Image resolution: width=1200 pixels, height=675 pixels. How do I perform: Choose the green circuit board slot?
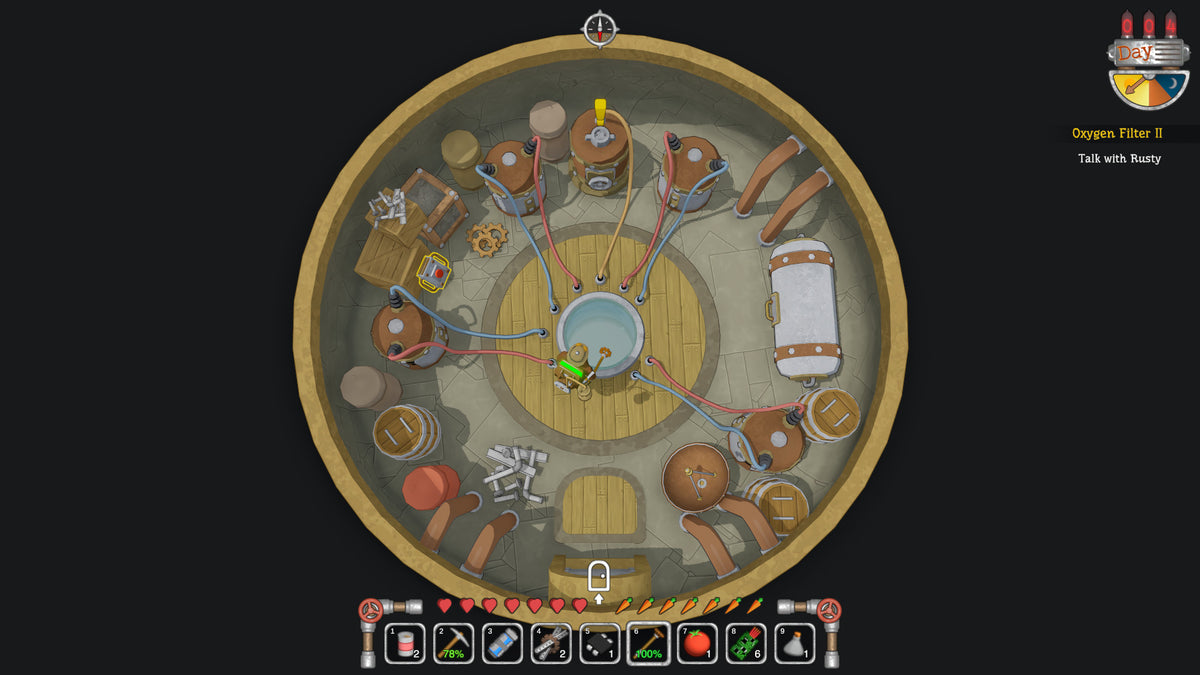746,643
